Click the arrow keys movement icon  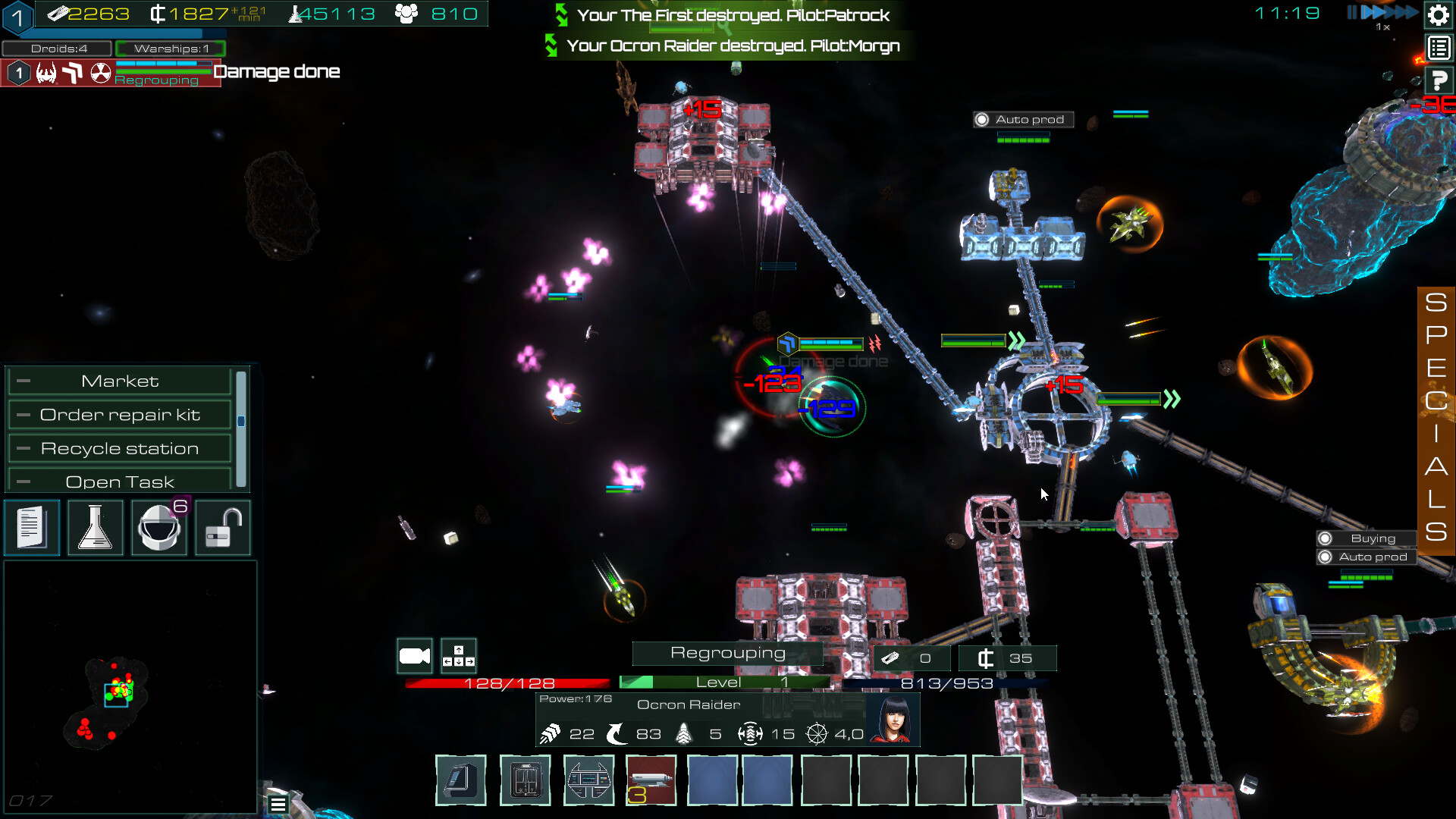458,654
